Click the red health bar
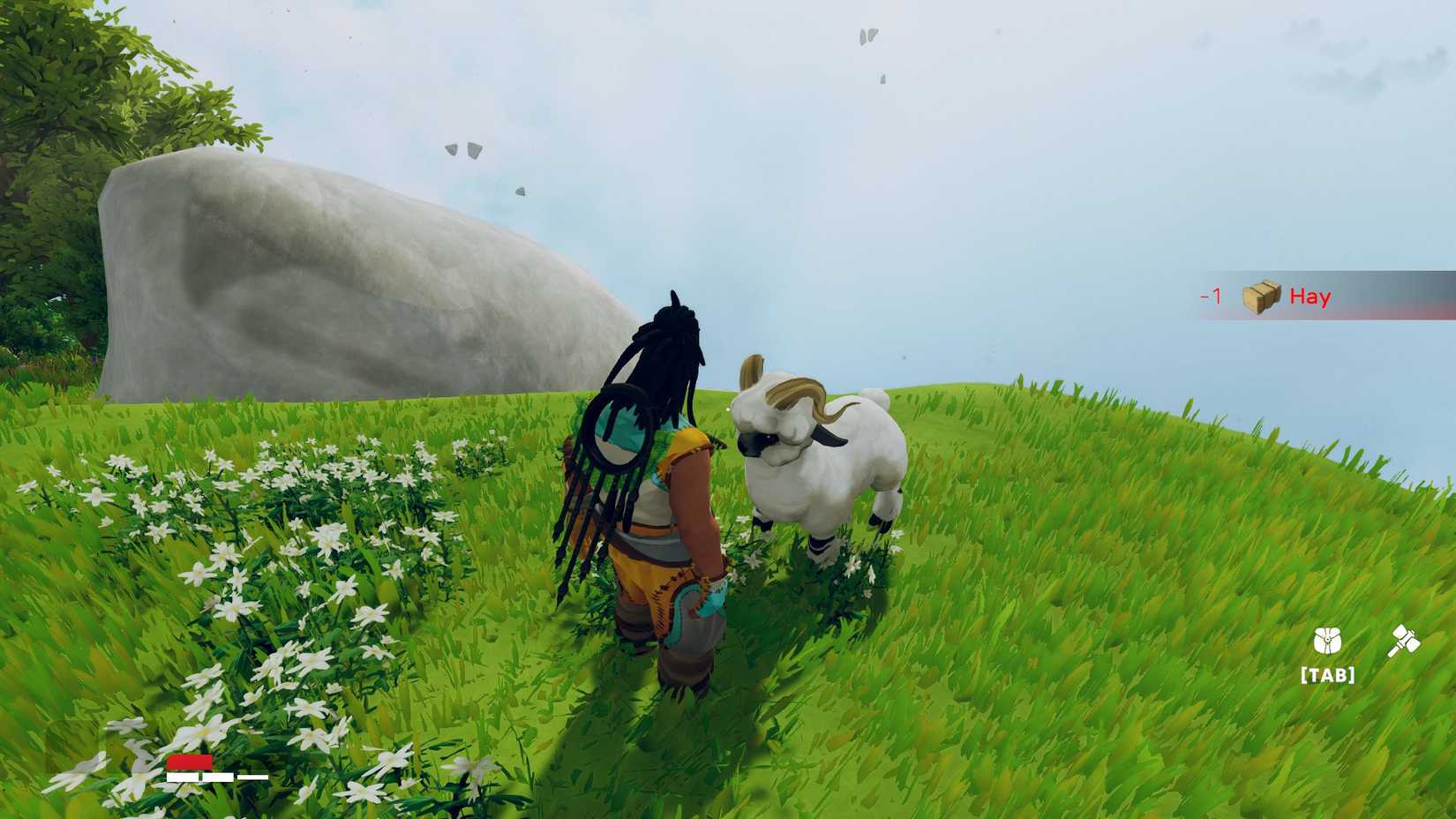Image resolution: width=1456 pixels, height=819 pixels. point(190,763)
